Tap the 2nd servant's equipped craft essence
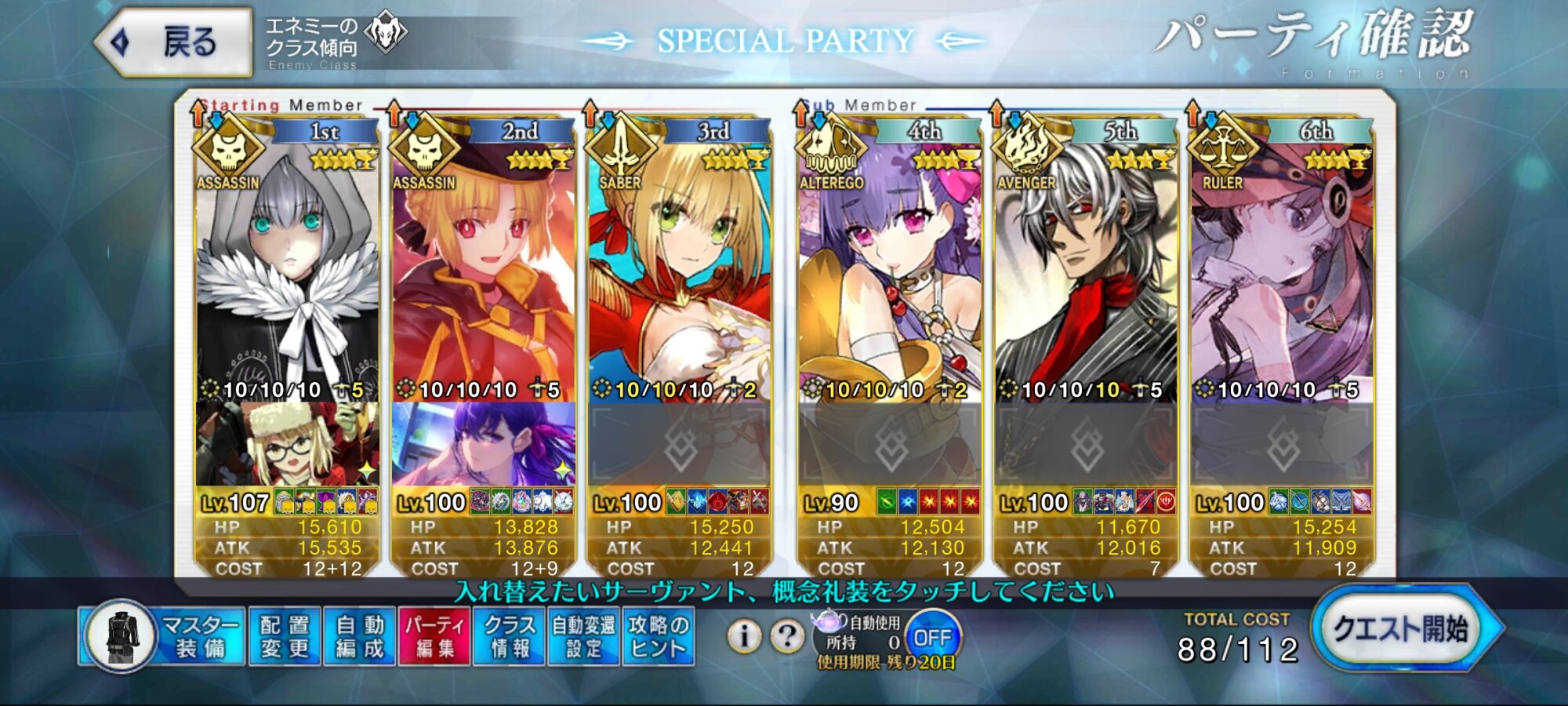Screen dimensions: 1568x706 (483, 444)
